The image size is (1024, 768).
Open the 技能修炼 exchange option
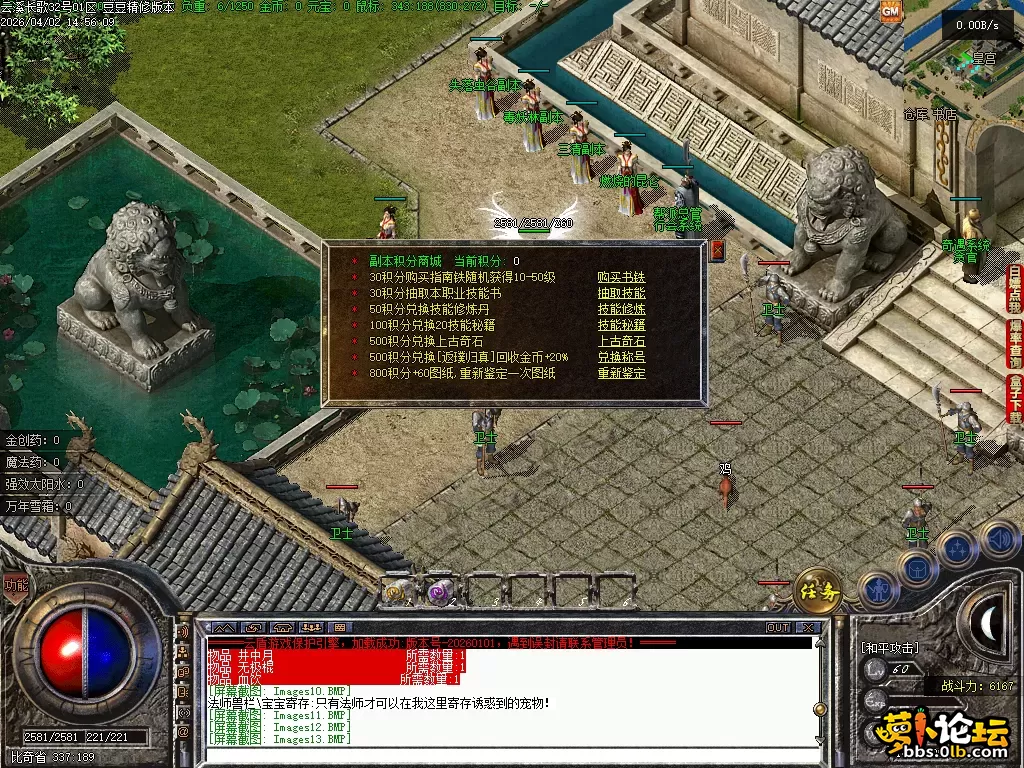[621, 309]
